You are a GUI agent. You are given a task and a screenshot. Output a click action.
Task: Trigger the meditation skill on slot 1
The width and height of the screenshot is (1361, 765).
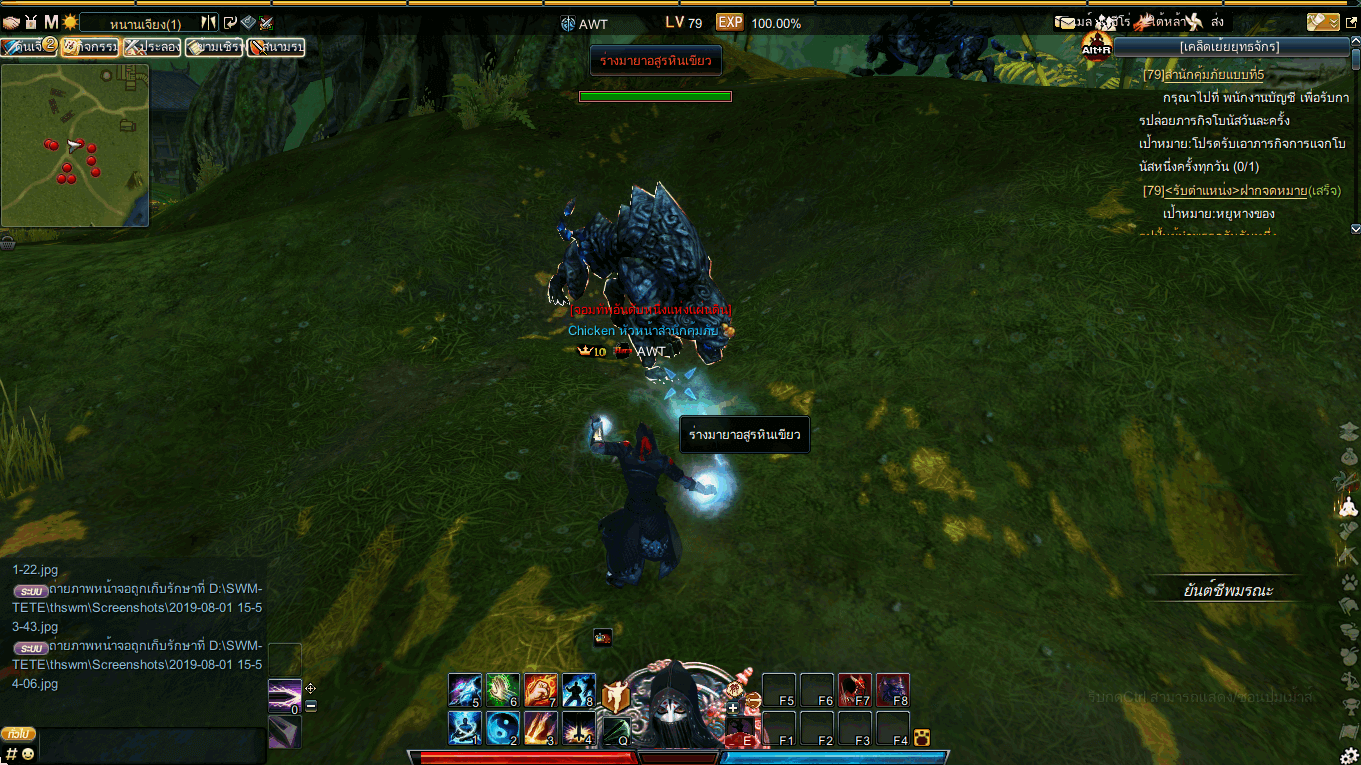(x=465, y=728)
